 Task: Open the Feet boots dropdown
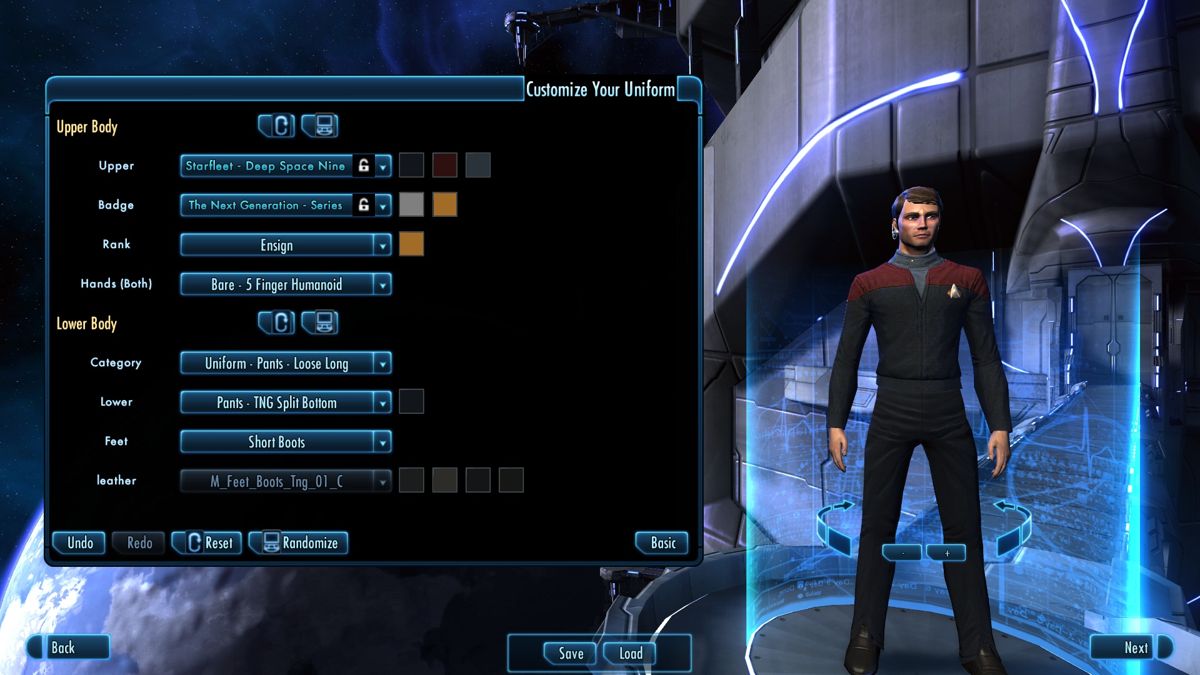pyautogui.click(x=285, y=442)
